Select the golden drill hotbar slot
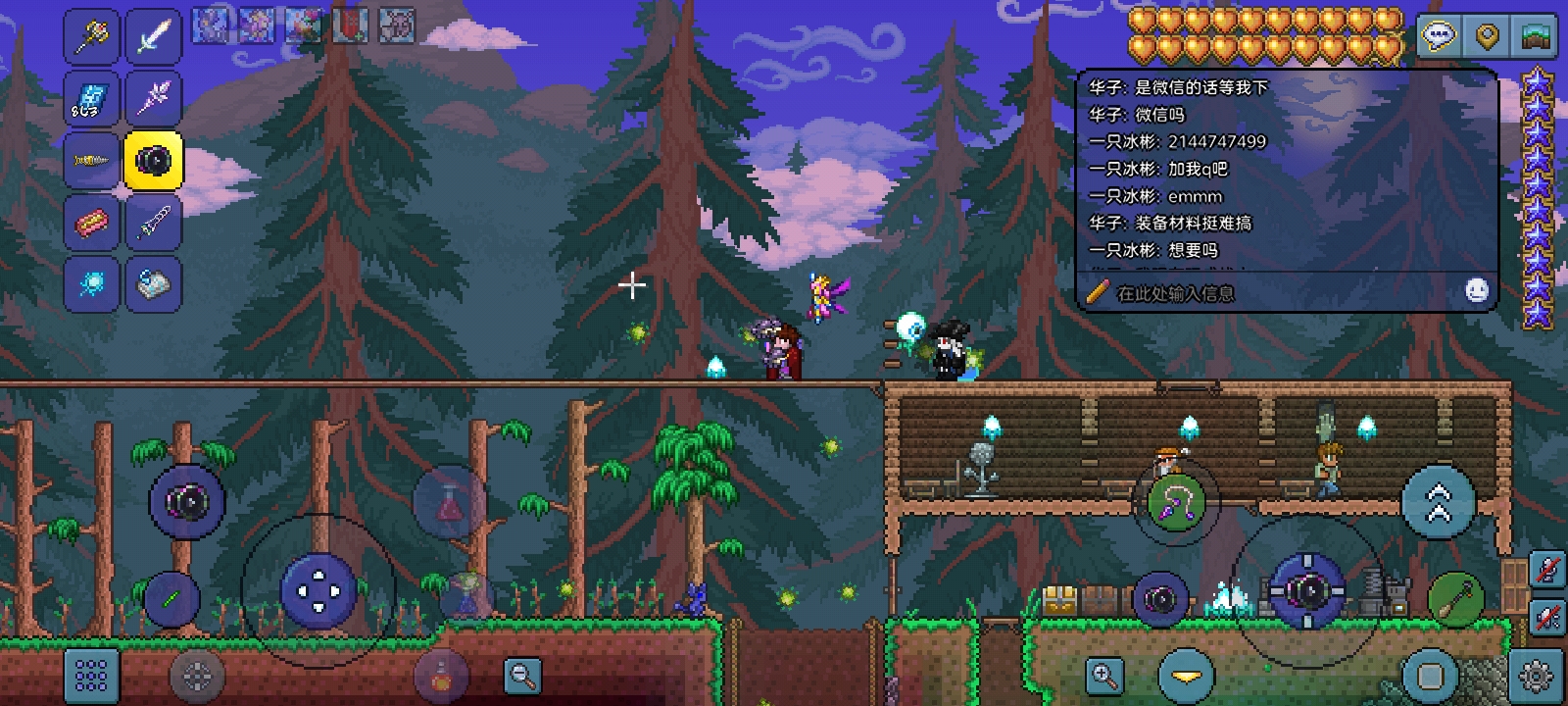The height and width of the screenshot is (706, 1568). click(92, 160)
